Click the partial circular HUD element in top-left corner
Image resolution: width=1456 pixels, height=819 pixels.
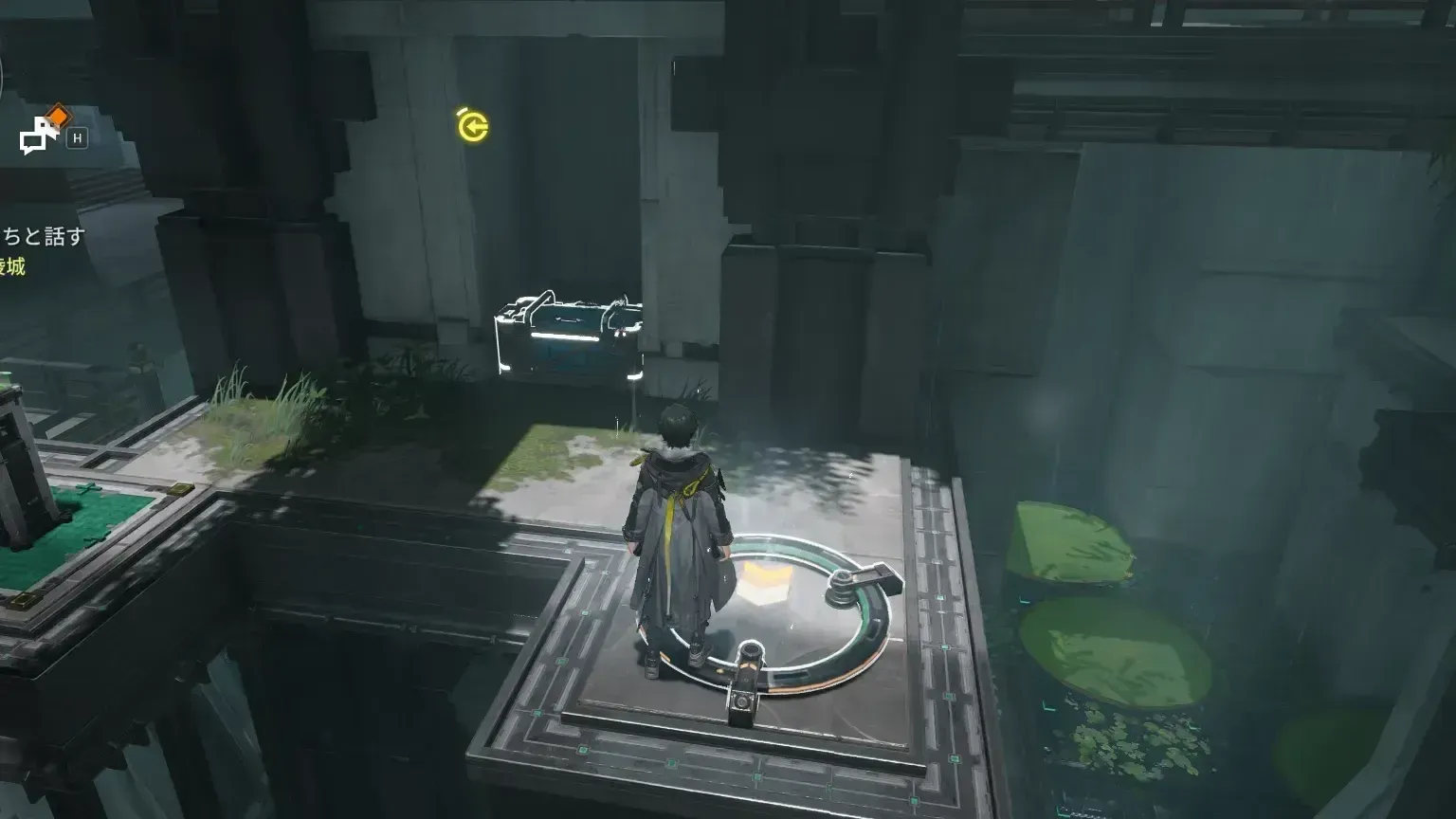(x=5, y=76)
